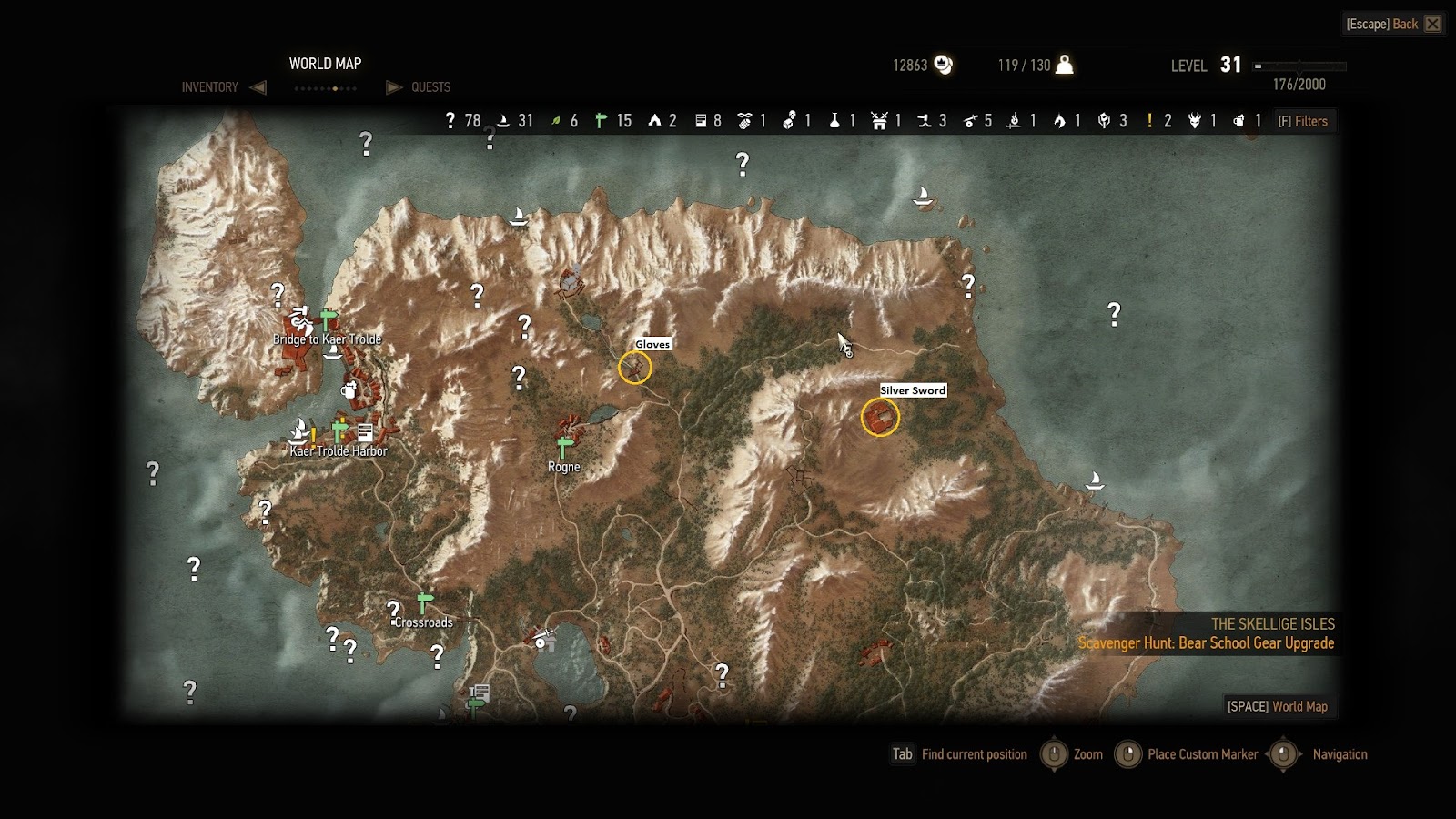
Task: Select the Rogne signpost marker
Action: pyautogui.click(x=564, y=448)
